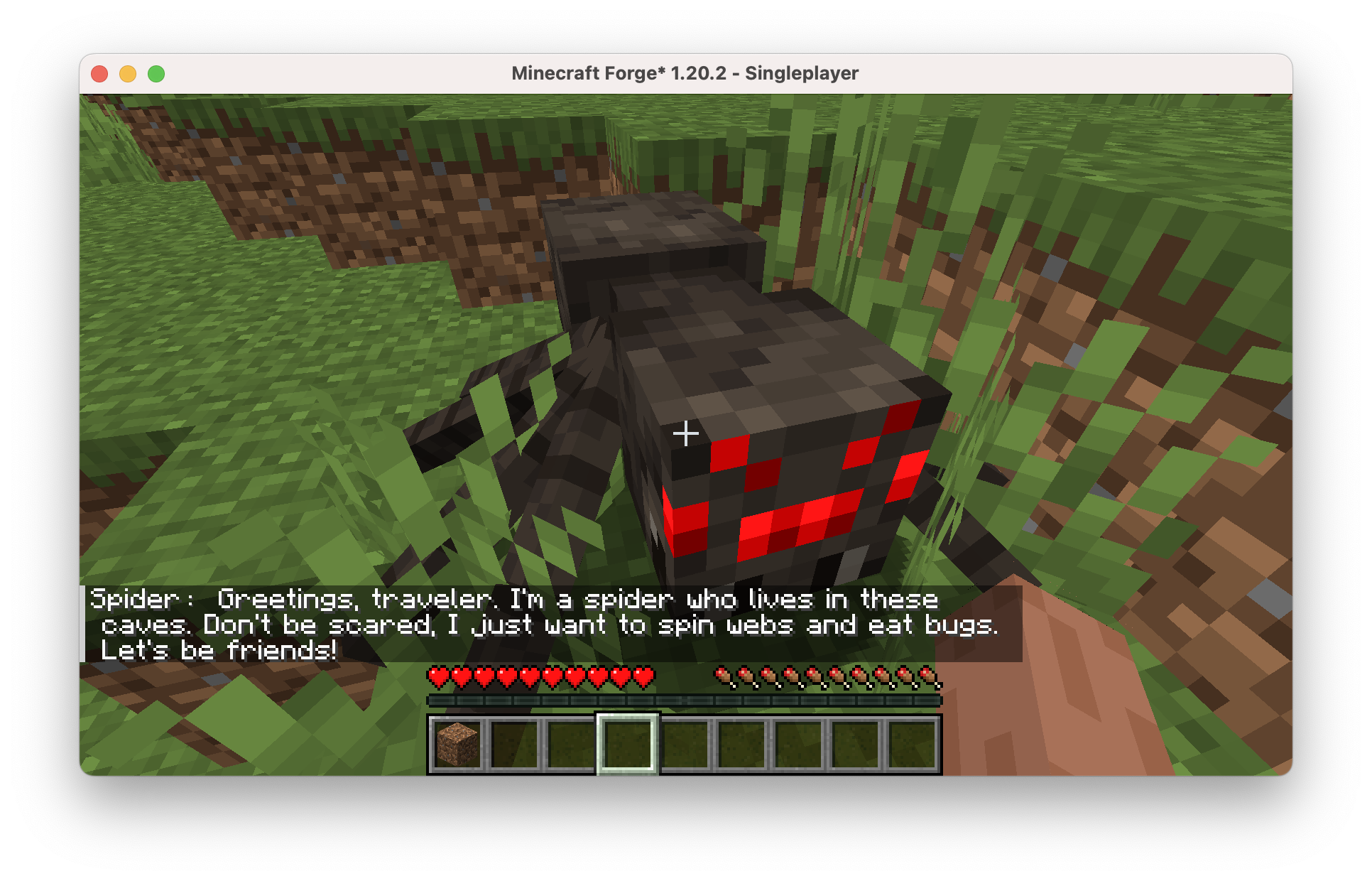Select the dirt block hotbar slot
The height and width of the screenshot is (881, 1372).
pyautogui.click(x=457, y=744)
